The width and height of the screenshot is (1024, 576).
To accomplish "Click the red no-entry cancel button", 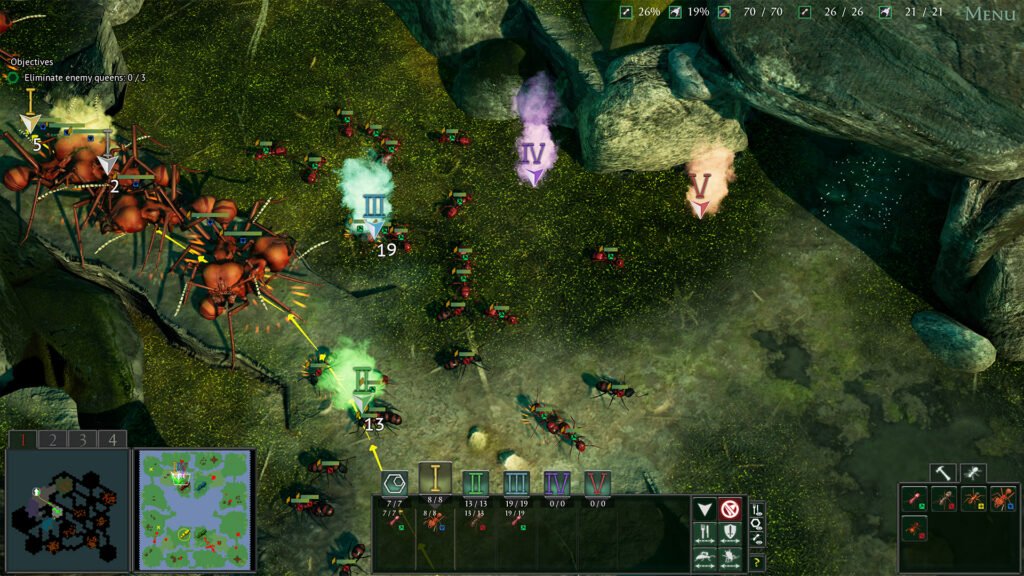I will pos(730,510).
